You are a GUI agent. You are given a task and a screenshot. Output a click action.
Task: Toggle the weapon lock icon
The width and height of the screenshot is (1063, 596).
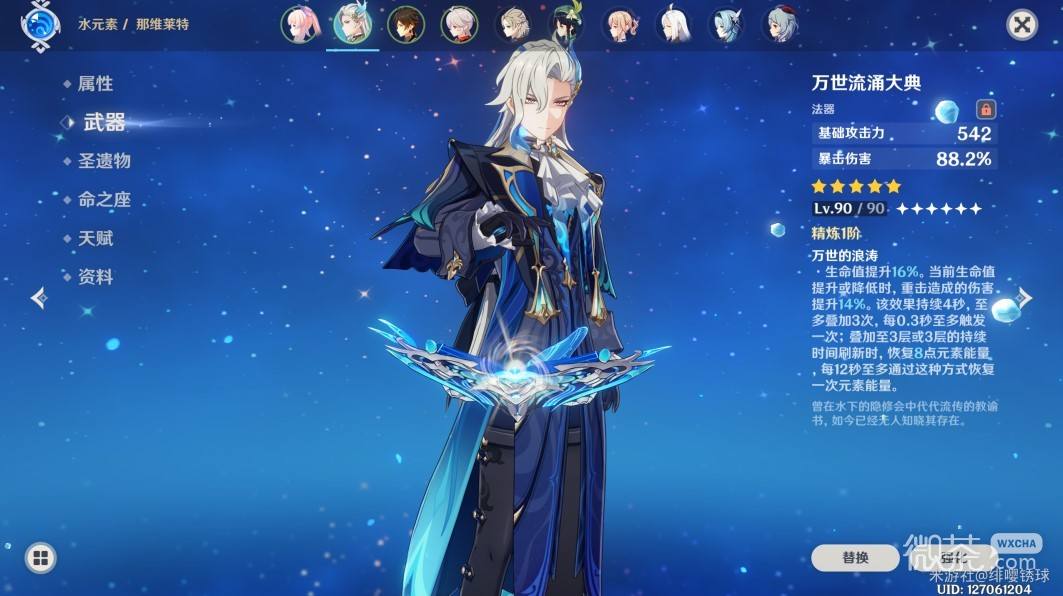(x=985, y=109)
